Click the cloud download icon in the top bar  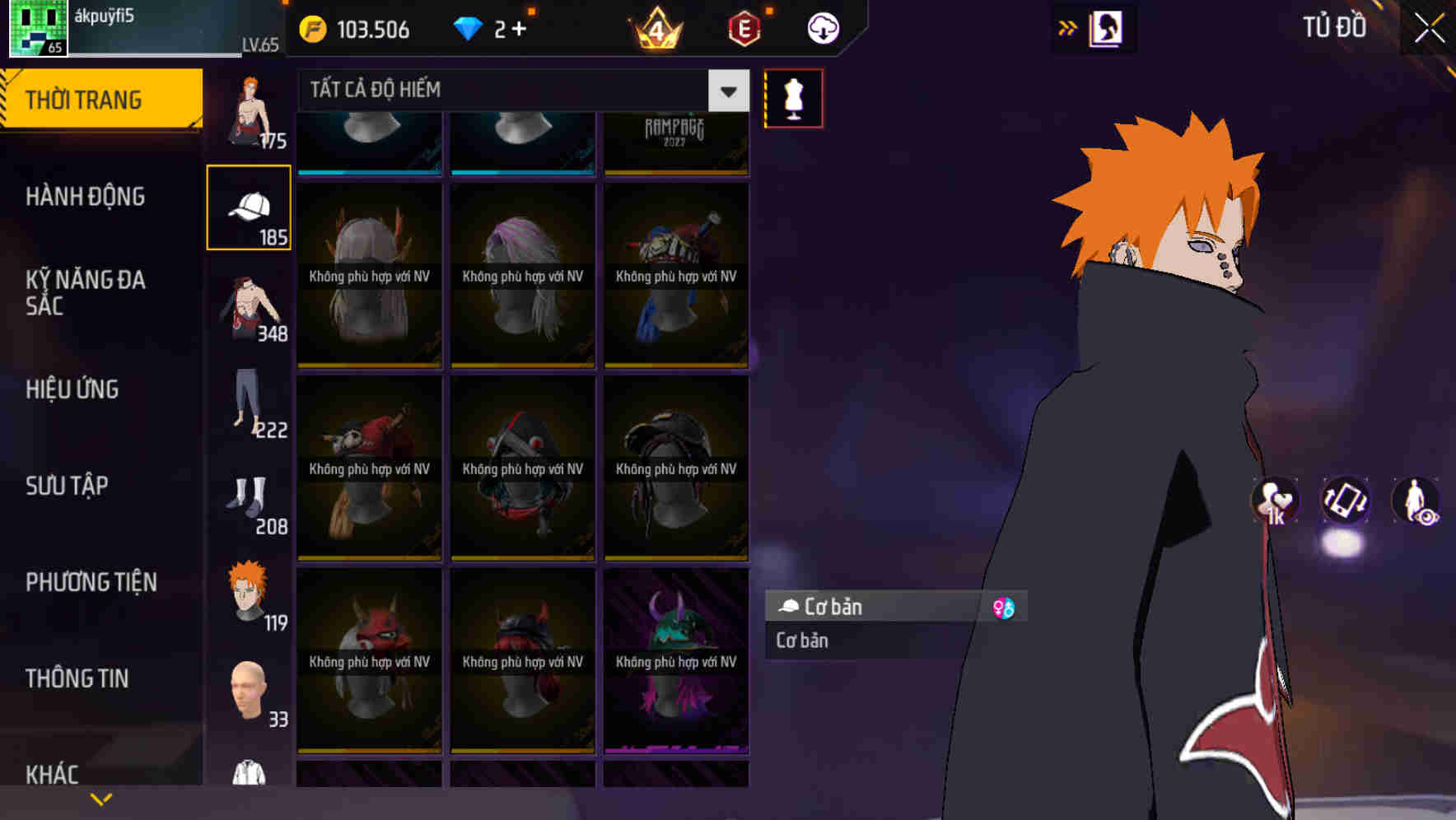(x=822, y=28)
